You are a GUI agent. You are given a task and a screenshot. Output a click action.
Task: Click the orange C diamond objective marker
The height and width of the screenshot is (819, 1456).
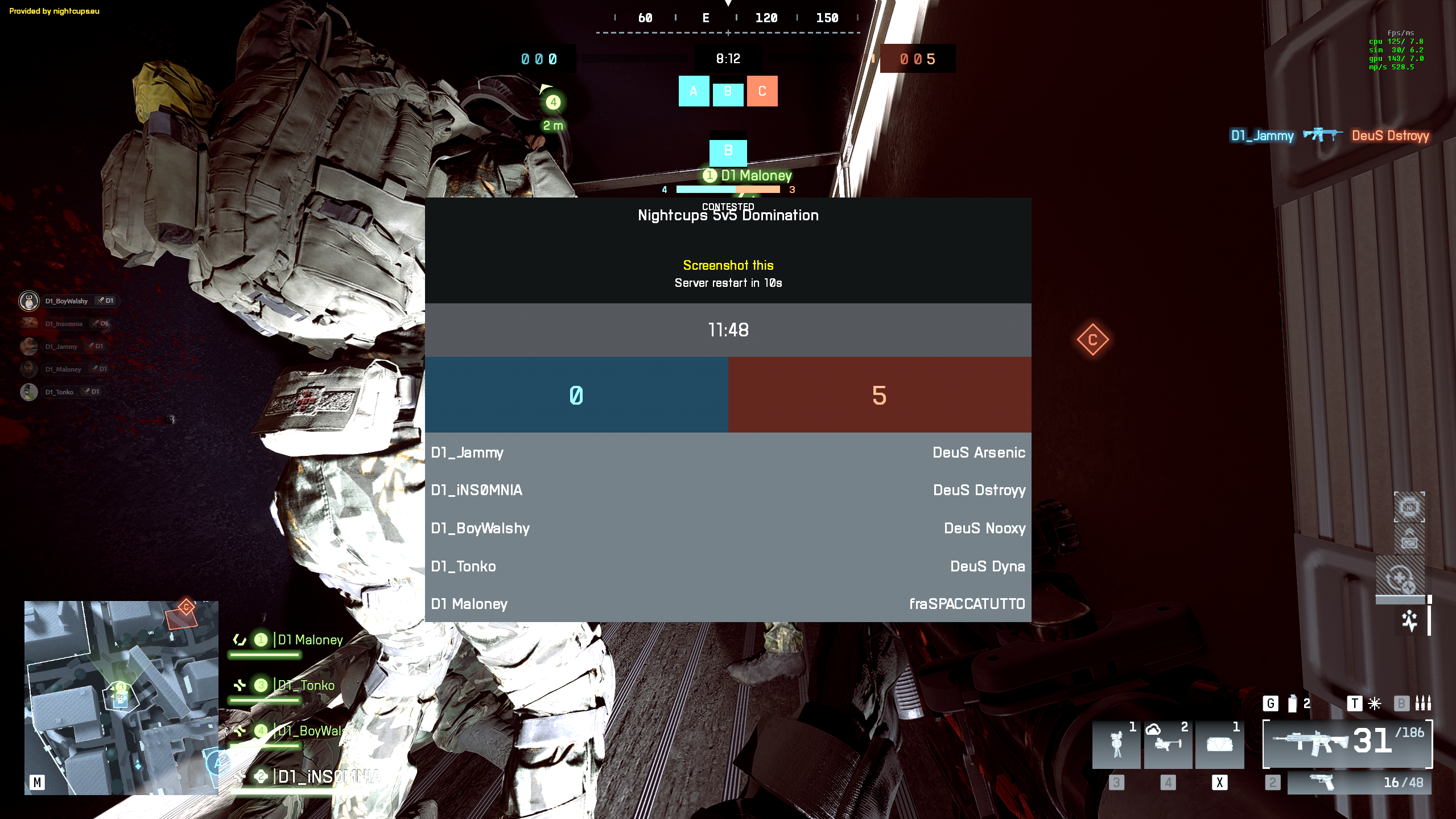point(1092,340)
